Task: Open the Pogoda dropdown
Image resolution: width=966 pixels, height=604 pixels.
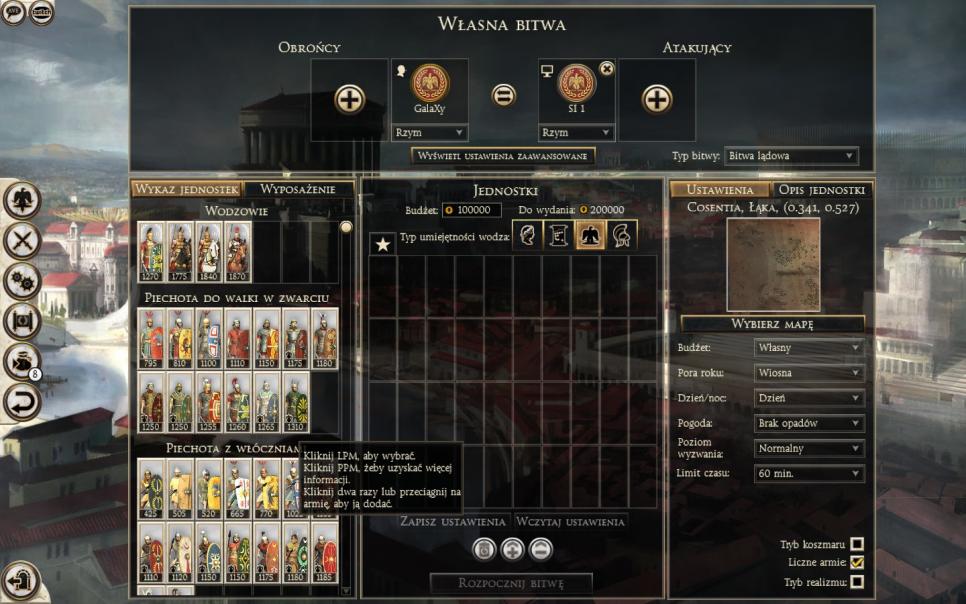Action: (x=808, y=423)
